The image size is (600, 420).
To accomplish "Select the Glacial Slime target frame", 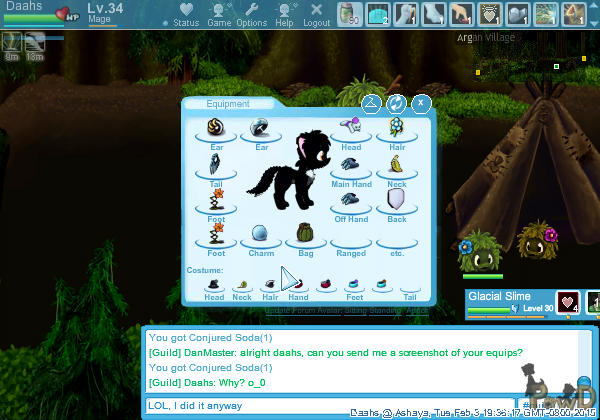I will (510, 302).
